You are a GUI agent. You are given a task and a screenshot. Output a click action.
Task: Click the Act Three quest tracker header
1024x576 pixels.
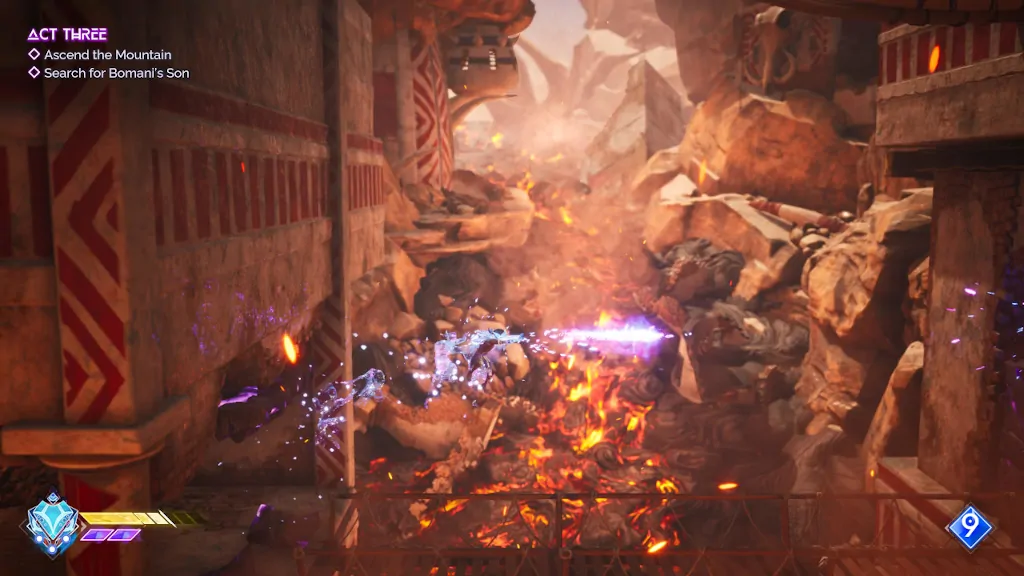67,35
